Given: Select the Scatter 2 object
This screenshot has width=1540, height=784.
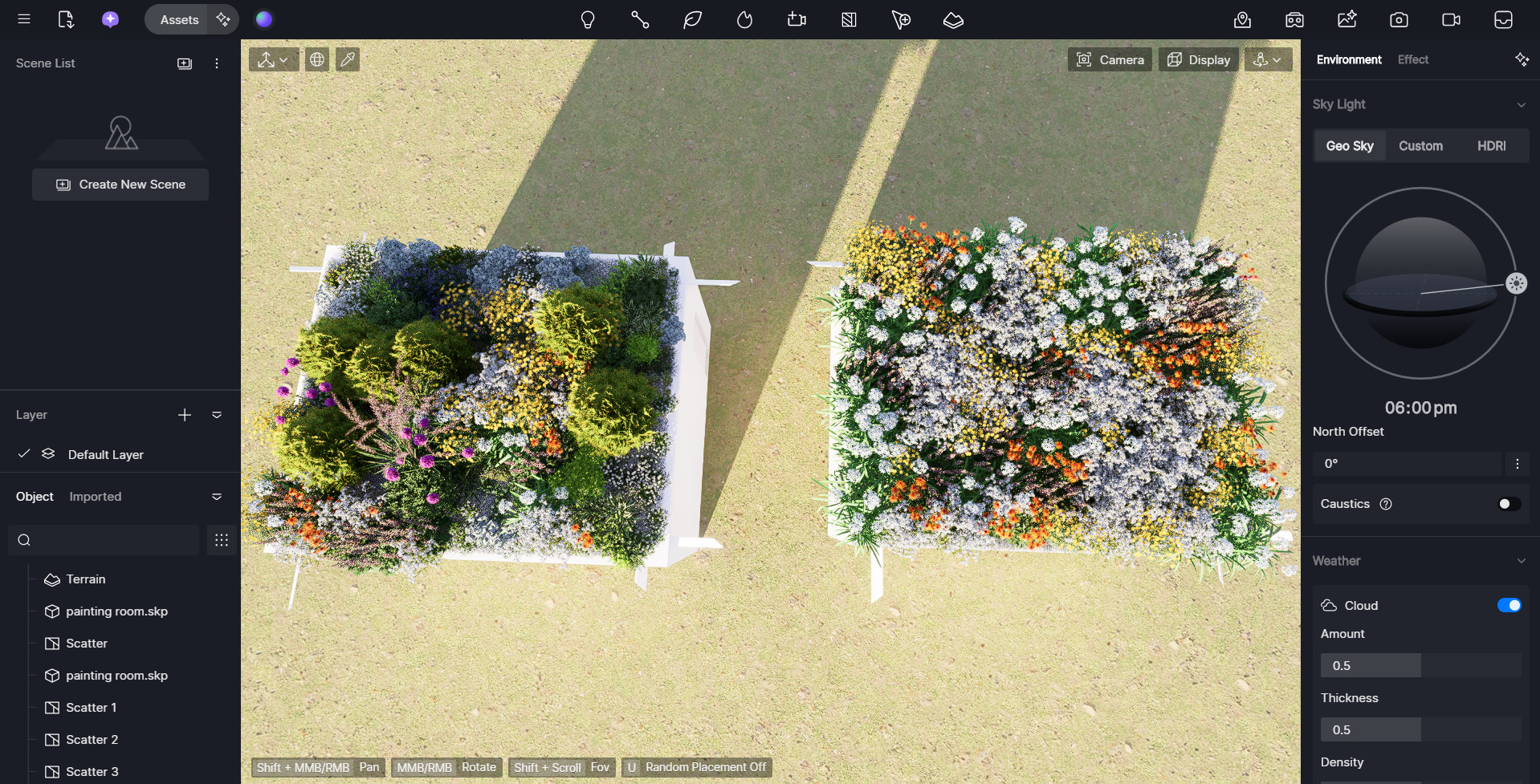Looking at the screenshot, I should pyautogui.click(x=92, y=740).
